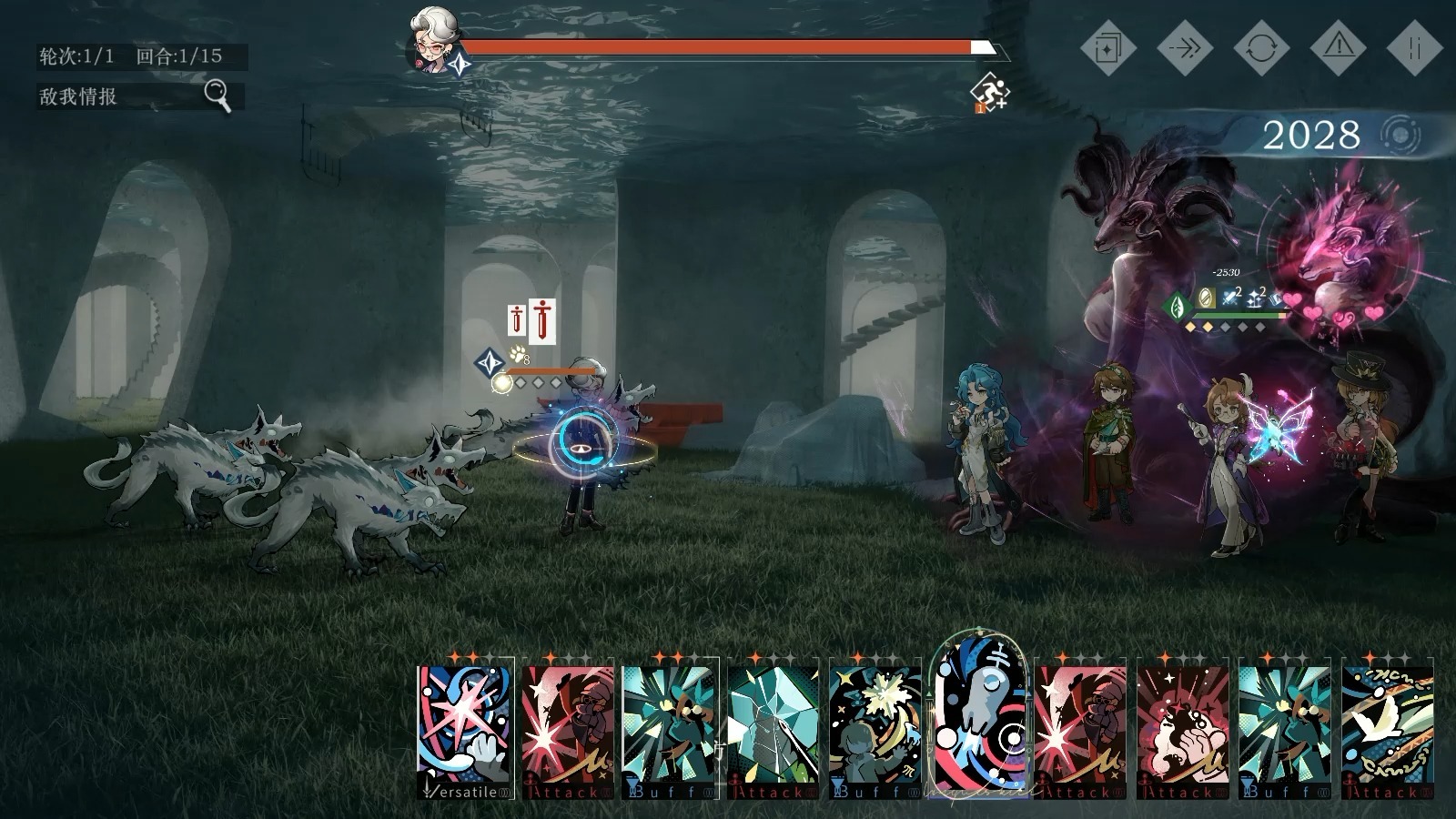Click the warning triangle button

click(1338, 47)
